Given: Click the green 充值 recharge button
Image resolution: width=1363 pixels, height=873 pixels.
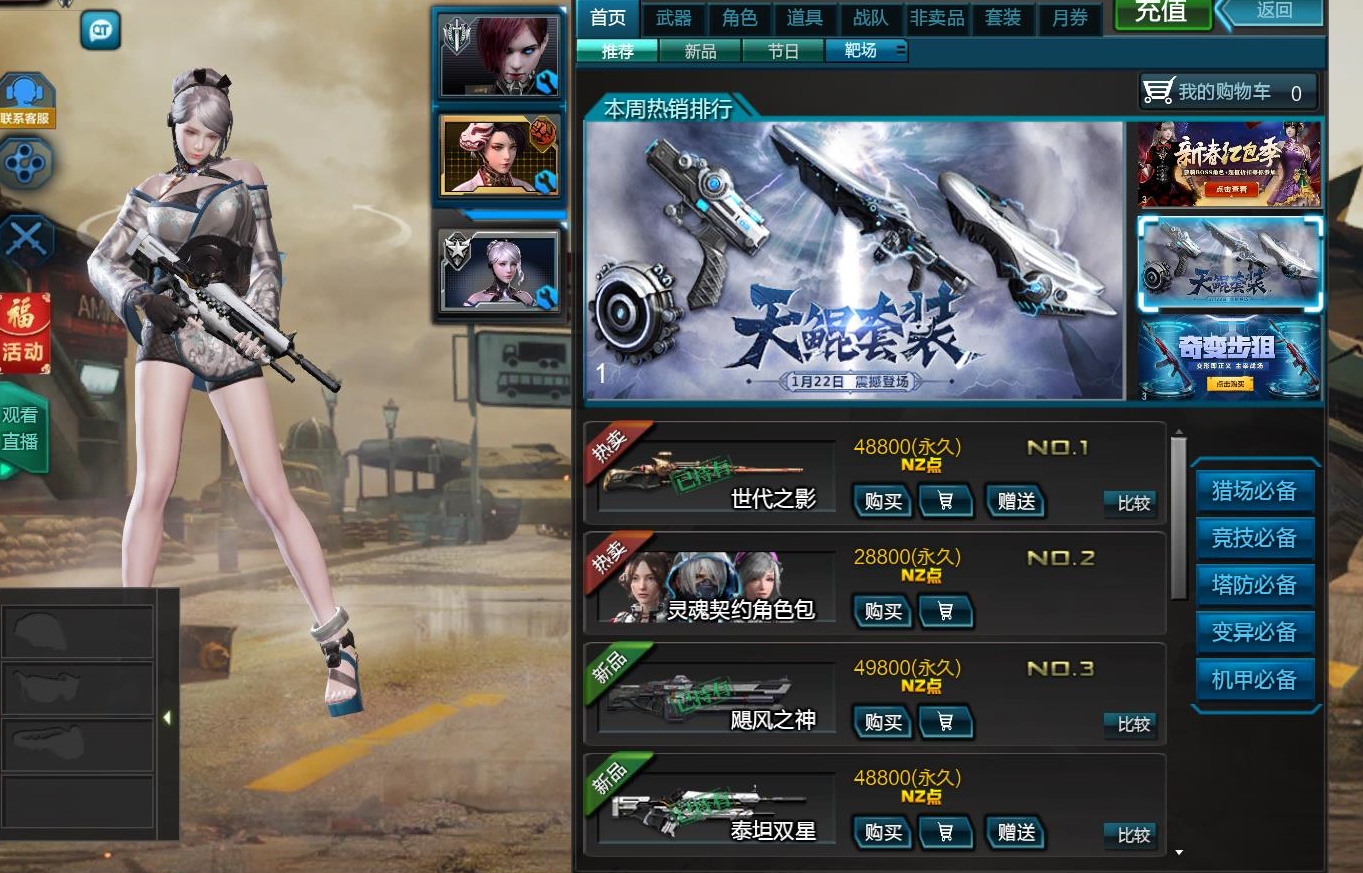Looking at the screenshot, I should click(1161, 15).
